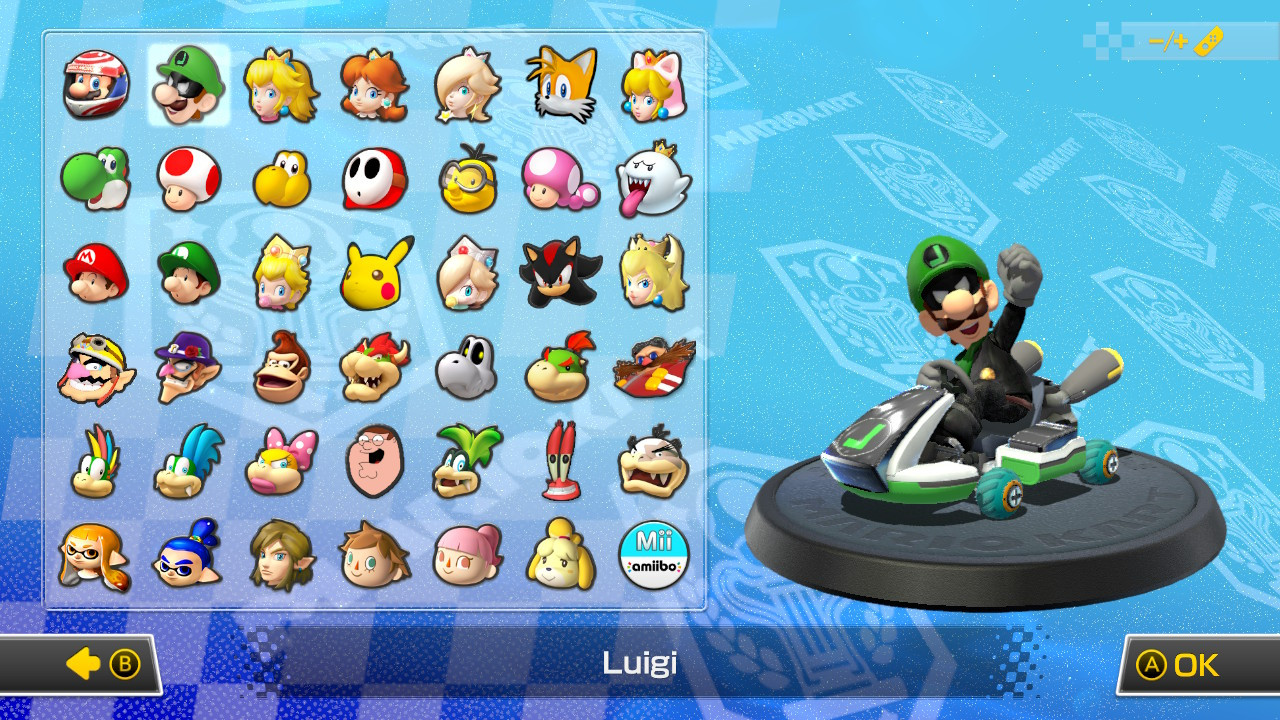Image resolution: width=1280 pixels, height=720 pixels.
Task: Choose Donkey Kong's portrait
Action: click(x=282, y=368)
